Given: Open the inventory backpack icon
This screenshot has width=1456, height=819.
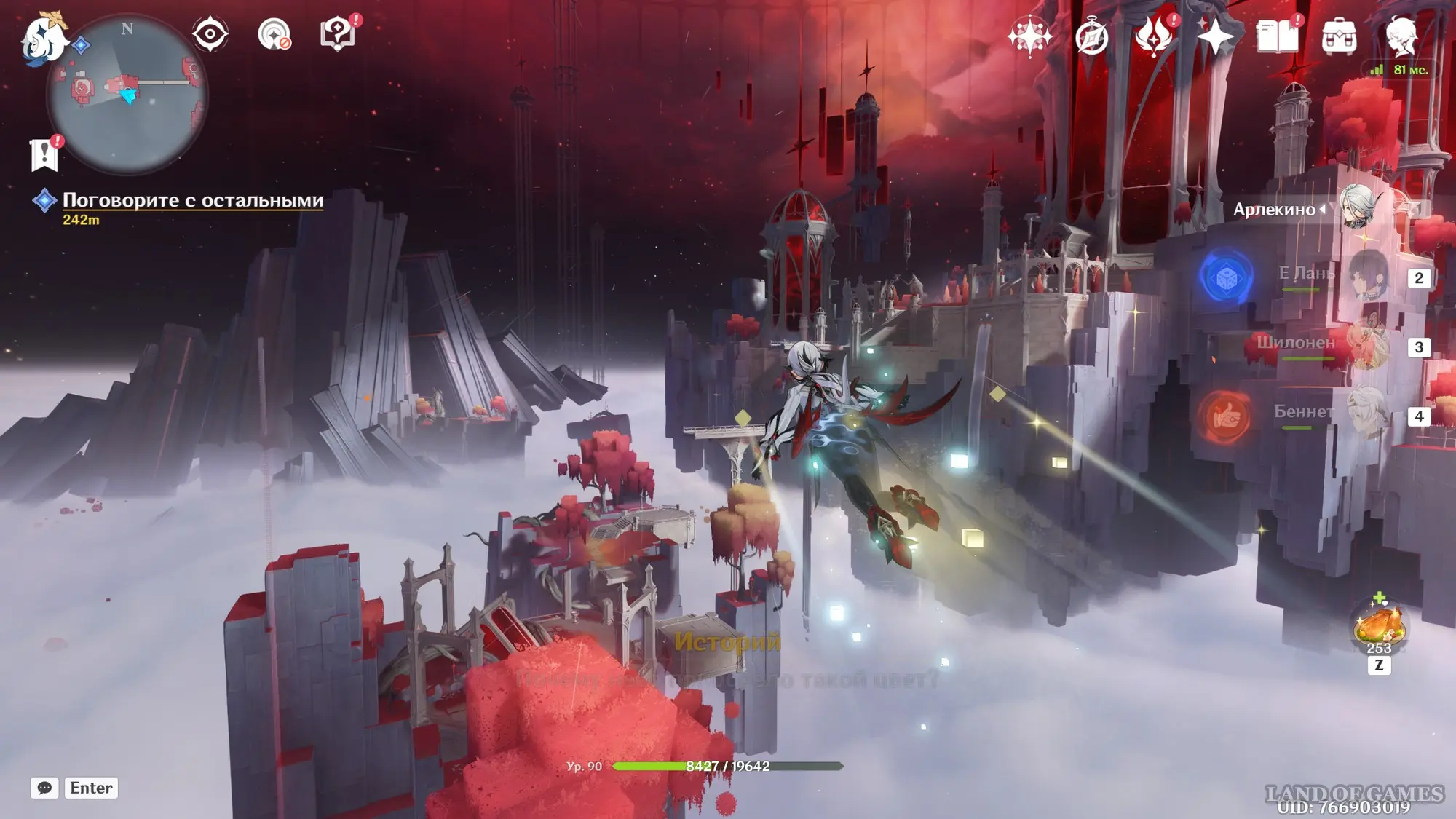Looking at the screenshot, I should click(x=1339, y=36).
